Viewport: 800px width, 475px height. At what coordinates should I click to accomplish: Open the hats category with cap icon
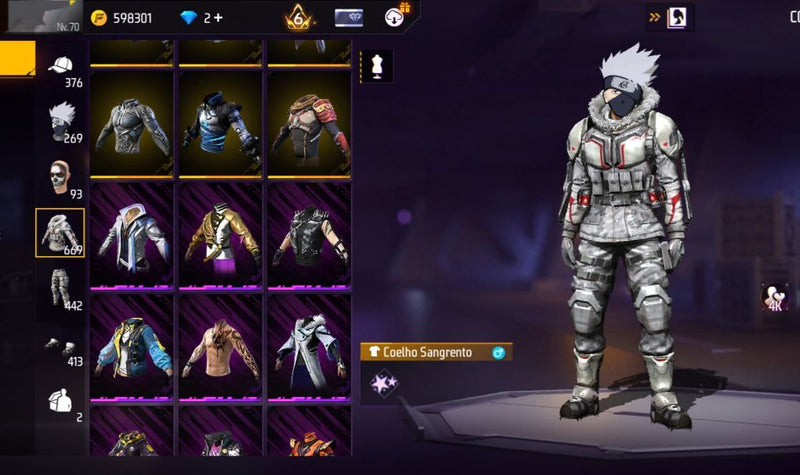point(61,66)
